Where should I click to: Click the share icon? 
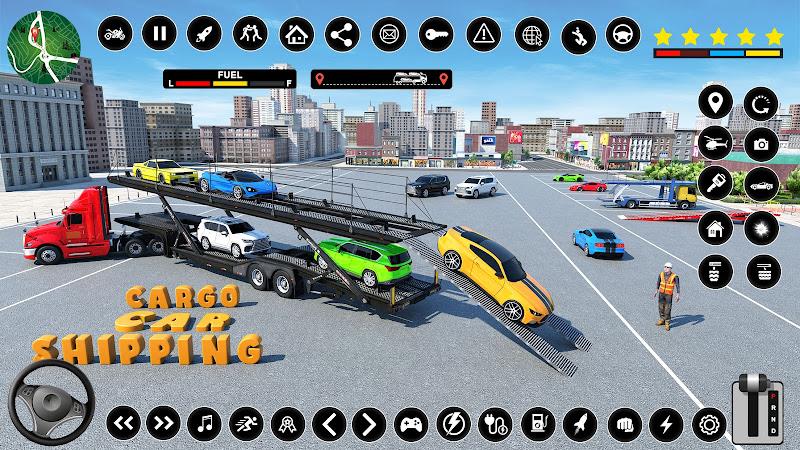tap(342, 35)
